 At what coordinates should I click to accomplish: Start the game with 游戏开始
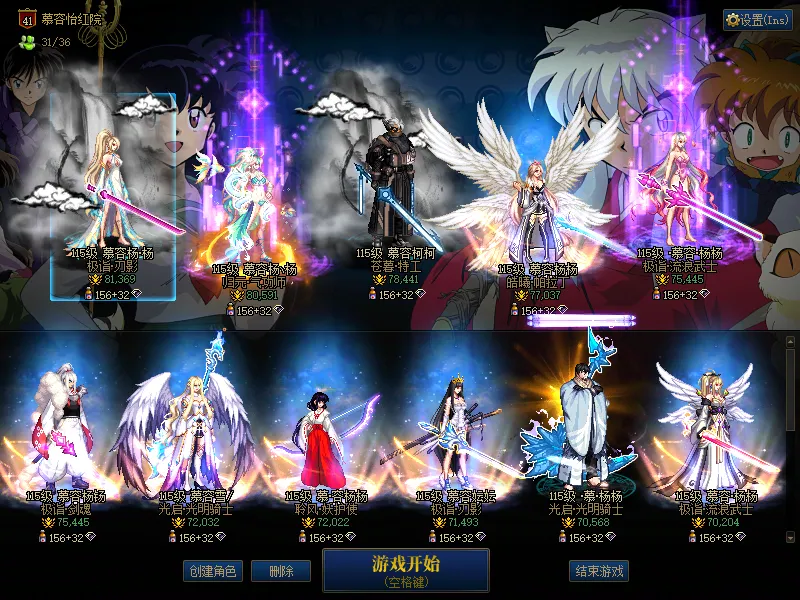[405, 569]
